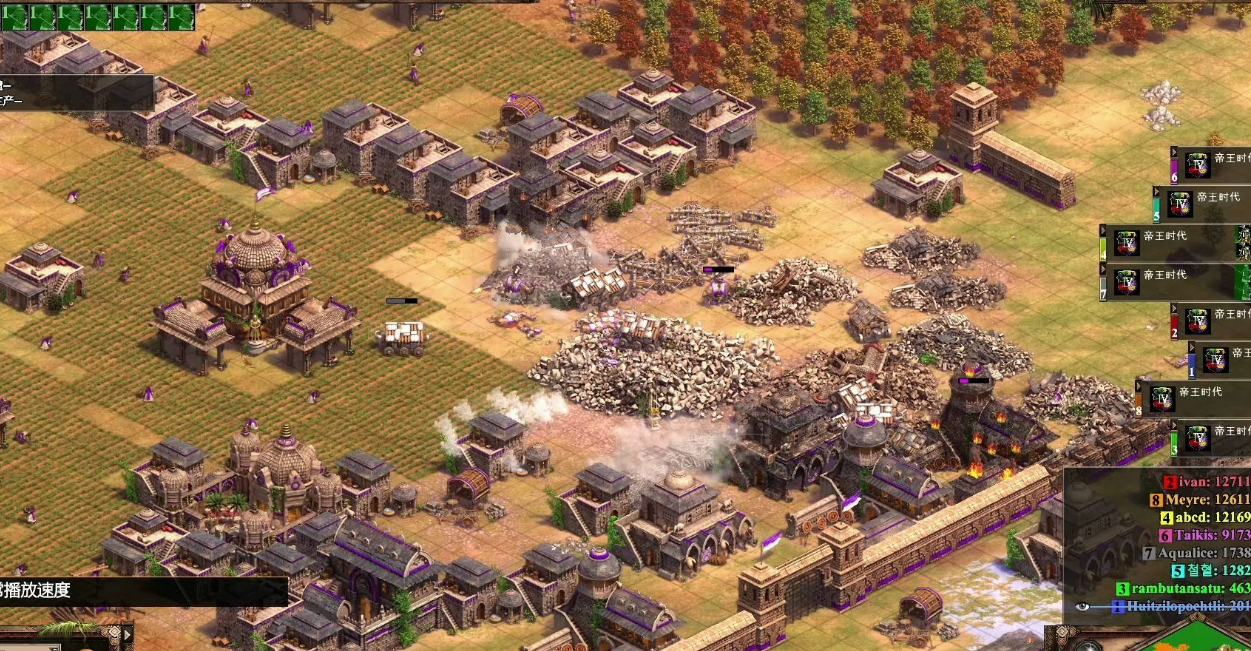Pick Aqualice from the player scores
The image size is (1251, 651).
point(1200,553)
